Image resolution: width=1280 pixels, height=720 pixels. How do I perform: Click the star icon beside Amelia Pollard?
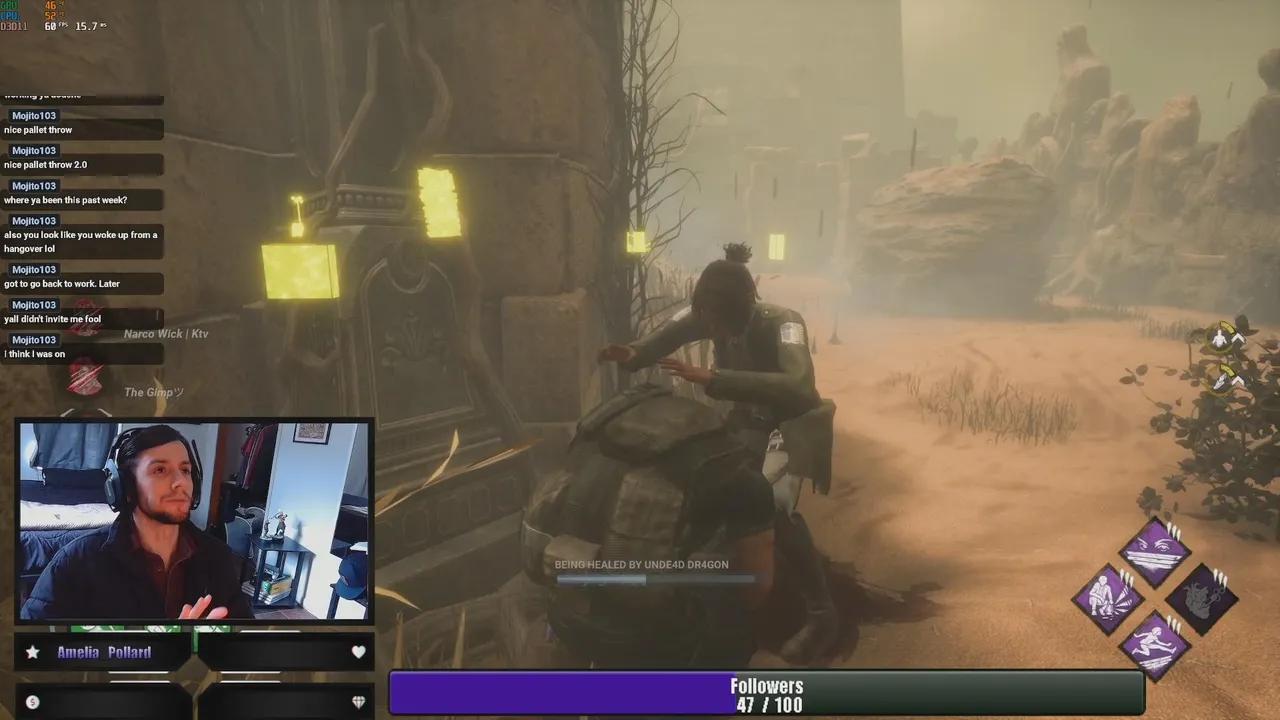[32, 652]
